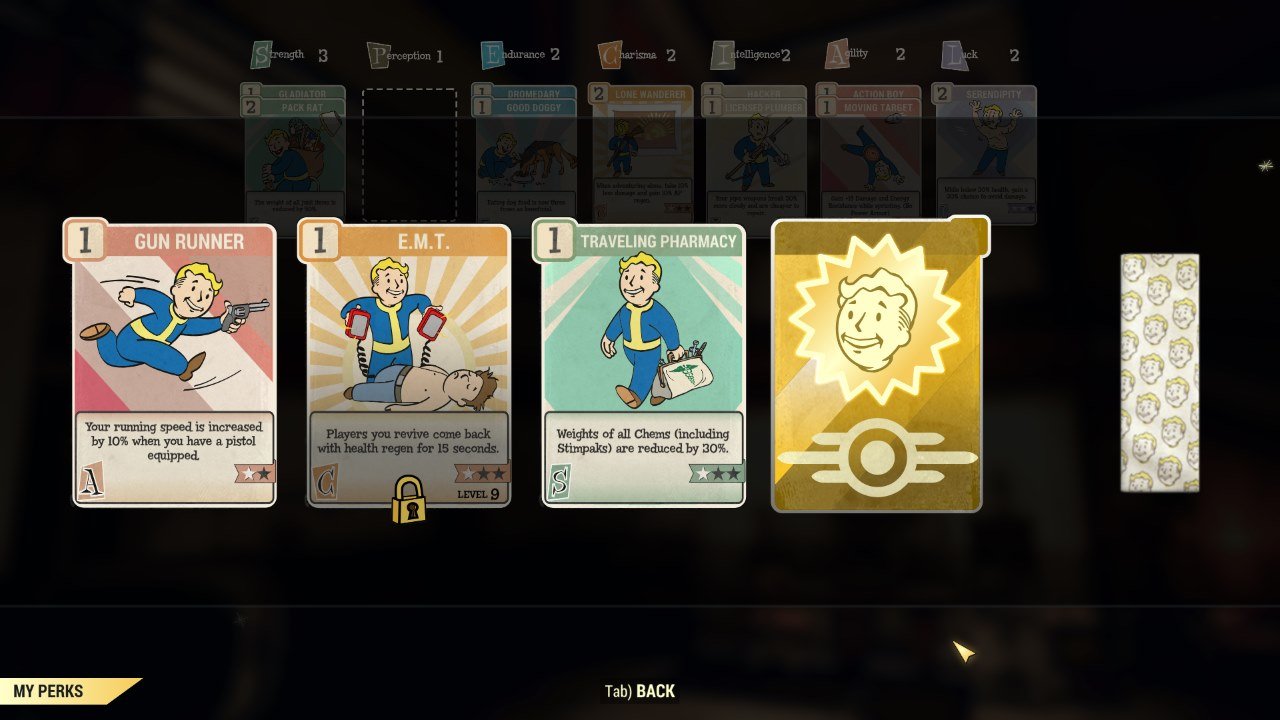
Task: Click the Serendipity card under Luck
Action: [985, 150]
